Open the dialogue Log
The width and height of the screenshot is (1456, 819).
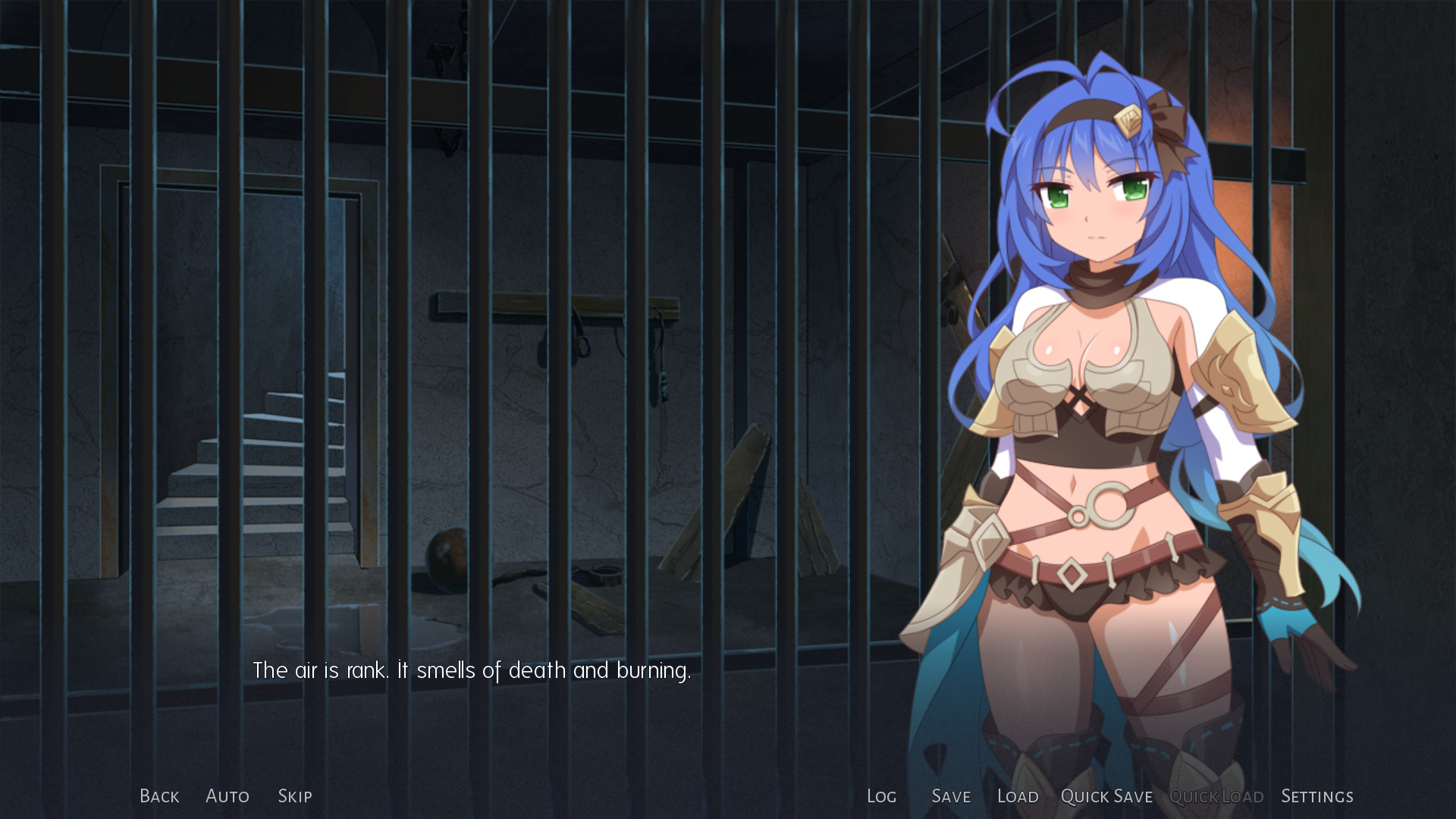[x=881, y=796]
